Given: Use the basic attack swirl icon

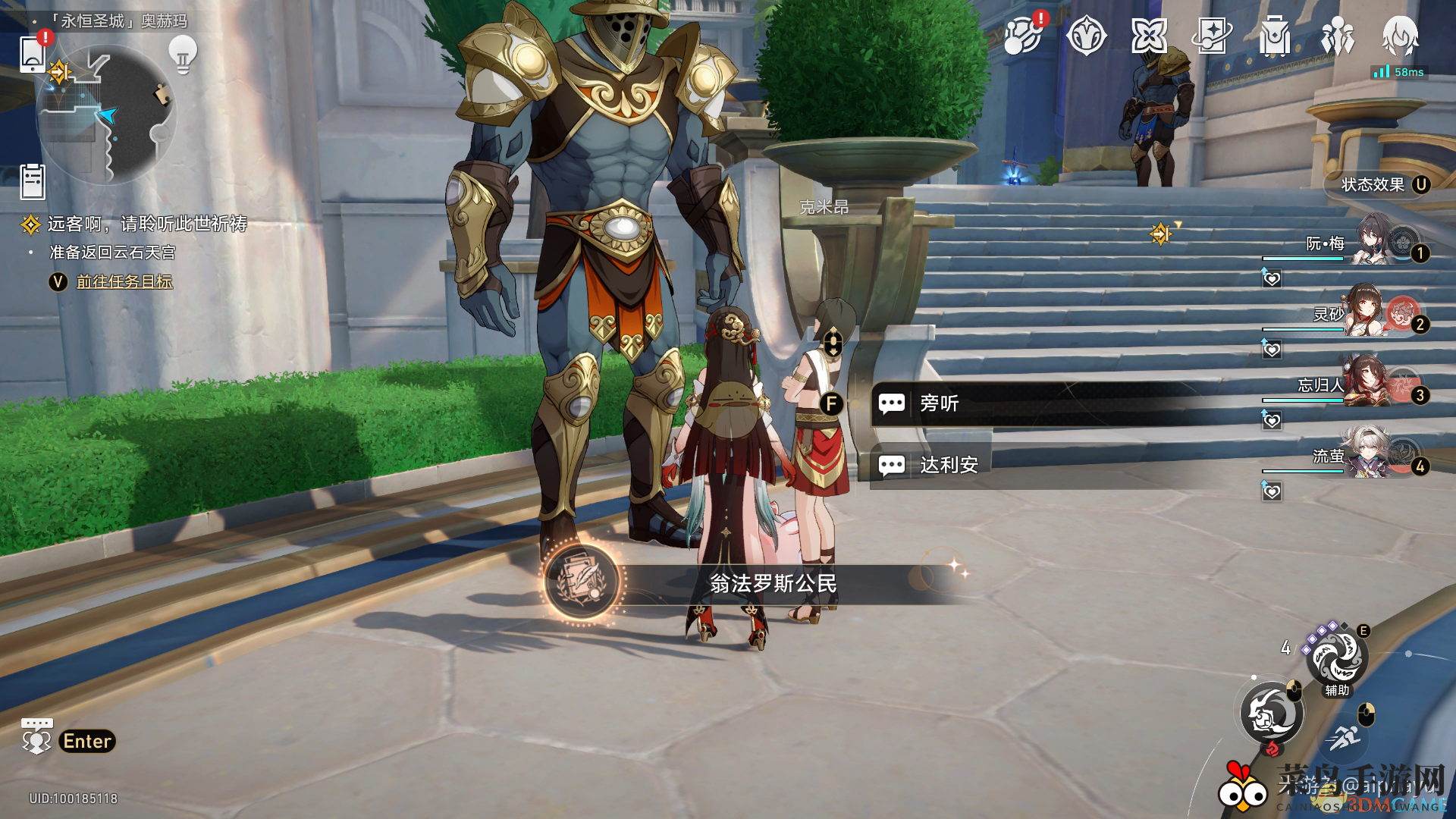Looking at the screenshot, I should [x=1272, y=714].
